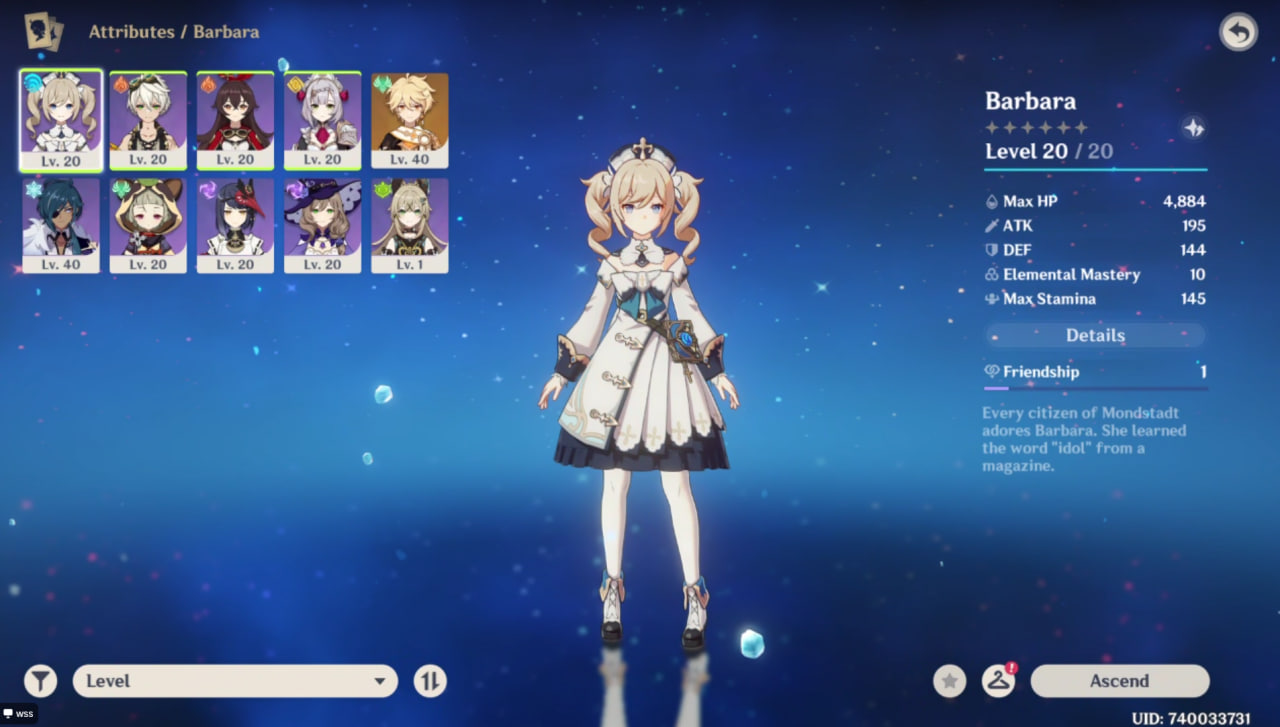The width and height of the screenshot is (1280, 727).
Task: Select Kaeya with the eyepatch
Action: tap(60, 225)
